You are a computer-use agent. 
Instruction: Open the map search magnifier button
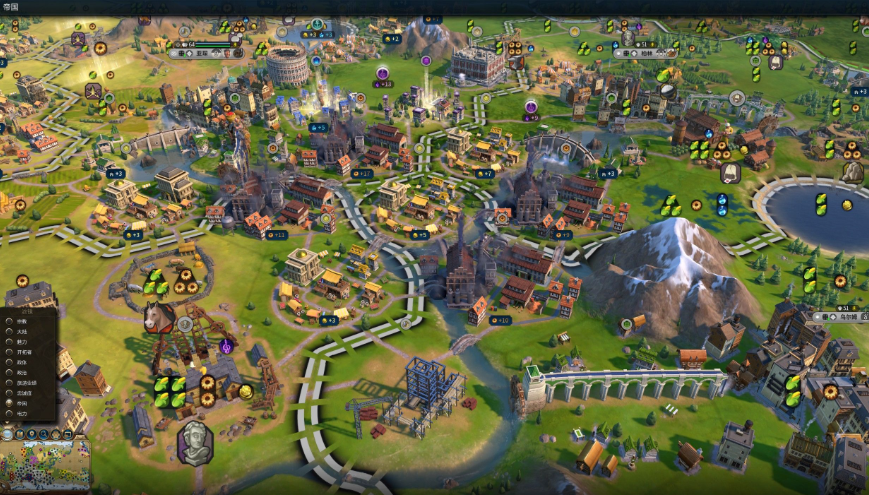click(43, 434)
